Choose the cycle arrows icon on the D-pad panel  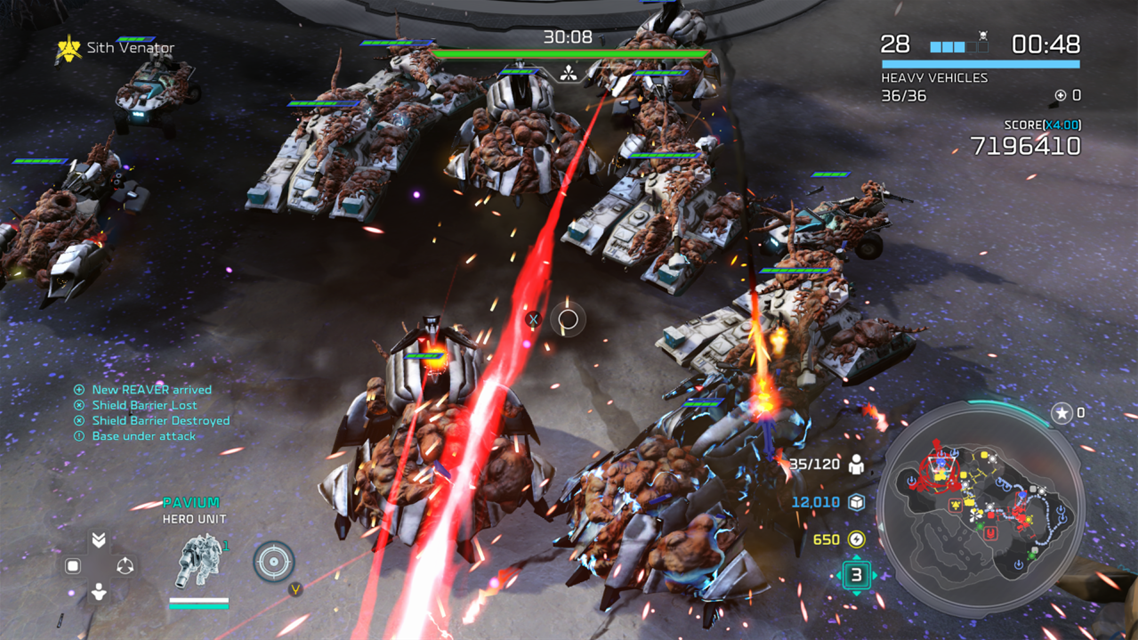tap(125, 566)
